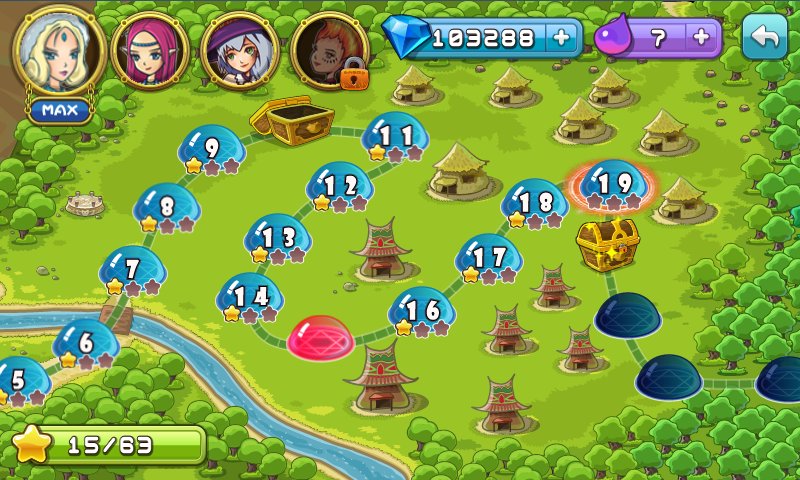The width and height of the screenshot is (800, 480).
Task: Replay level 12
Action: click(340, 186)
